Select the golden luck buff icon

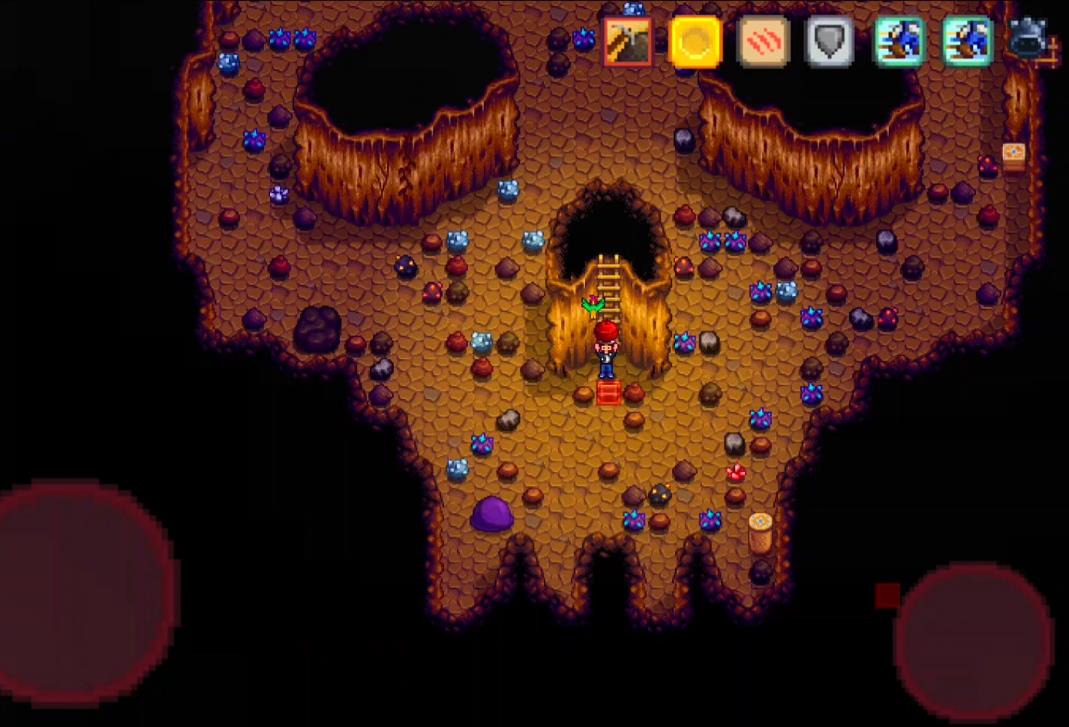tap(695, 42)
